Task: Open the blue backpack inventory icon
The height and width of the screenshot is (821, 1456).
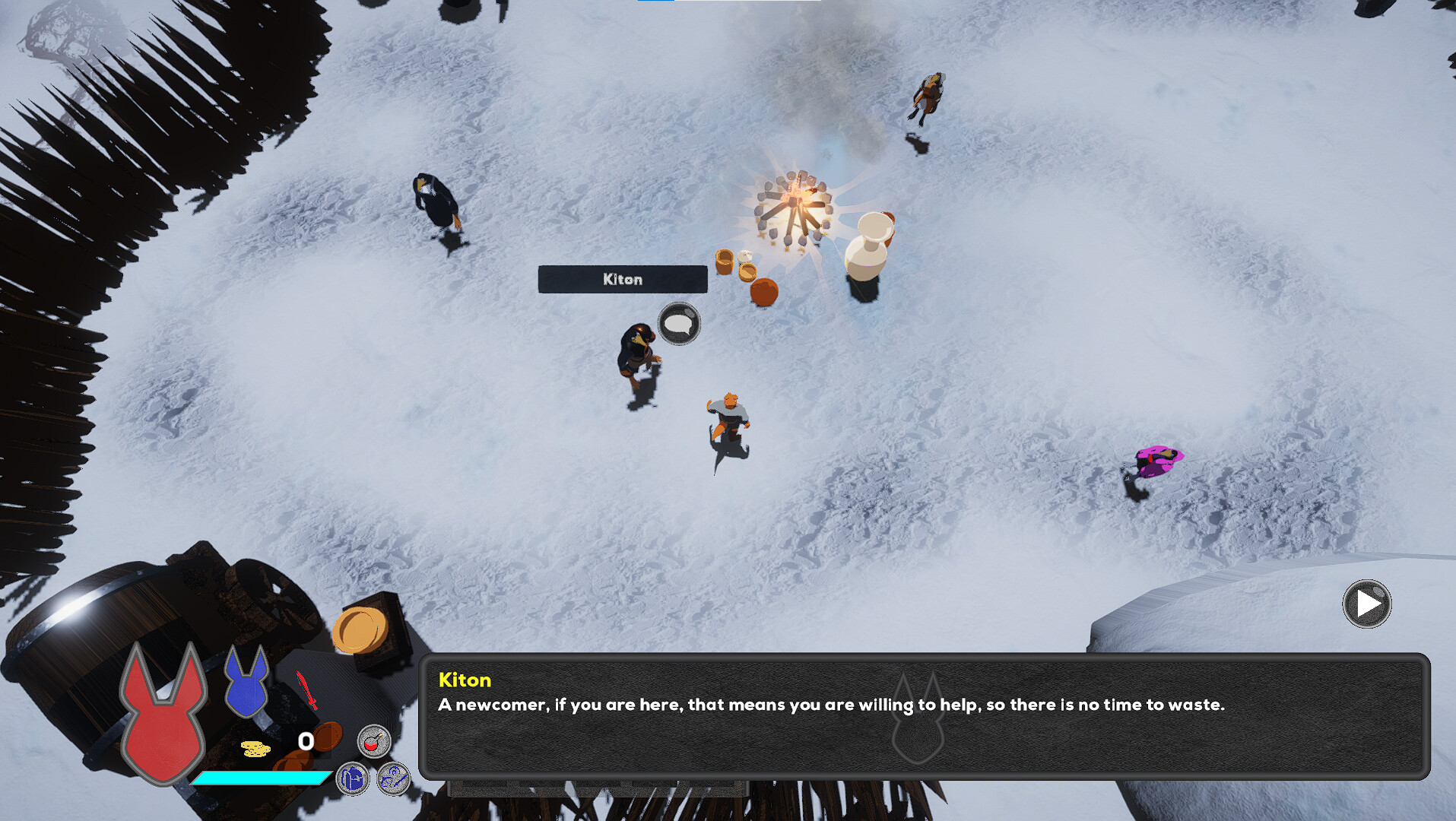Action: (353, 779)
